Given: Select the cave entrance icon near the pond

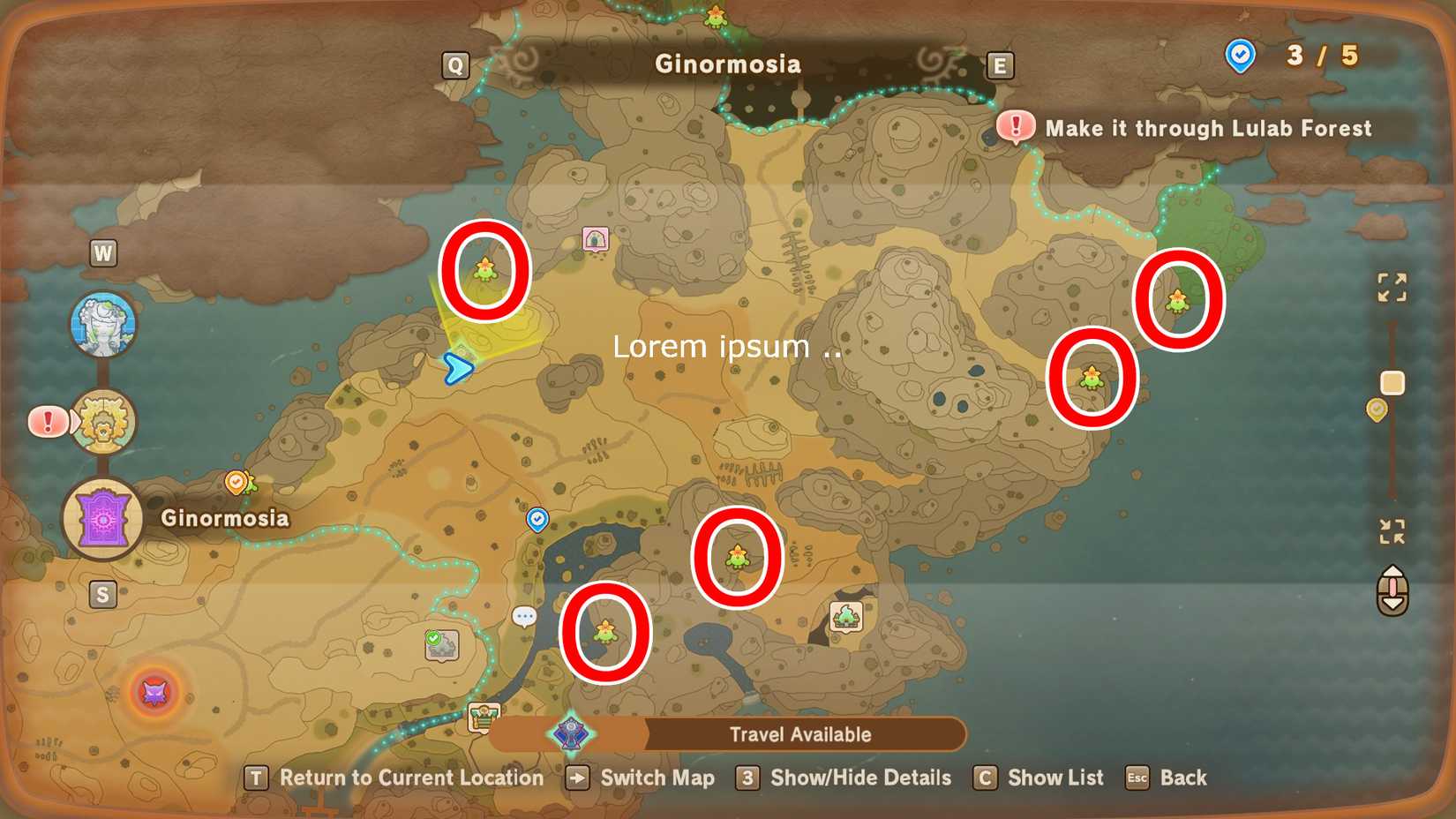Looking at the screenshot, I should tap(847, 616).
